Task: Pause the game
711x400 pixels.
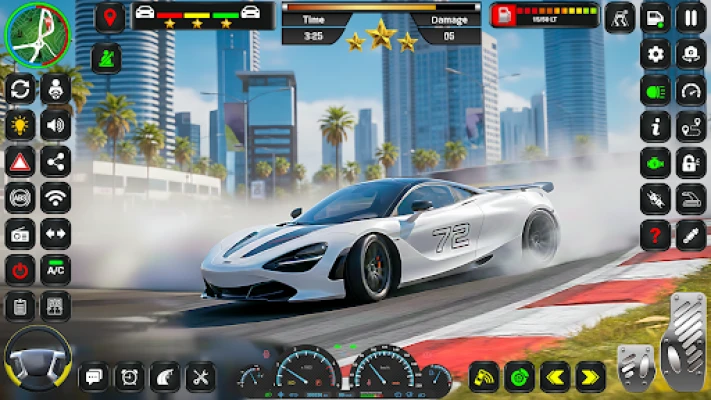Action: [690, 17]
